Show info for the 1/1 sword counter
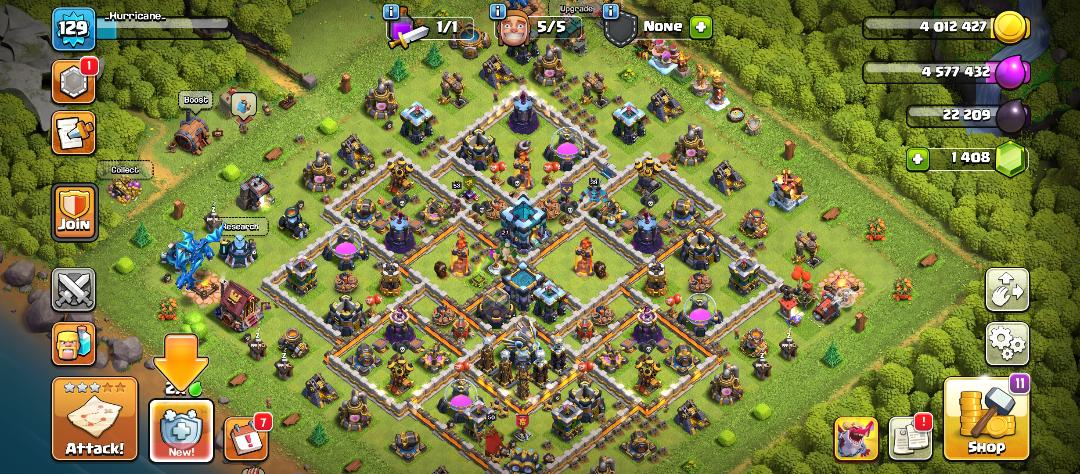Screen dimensions: 1080x474 (x=393, y=10)
